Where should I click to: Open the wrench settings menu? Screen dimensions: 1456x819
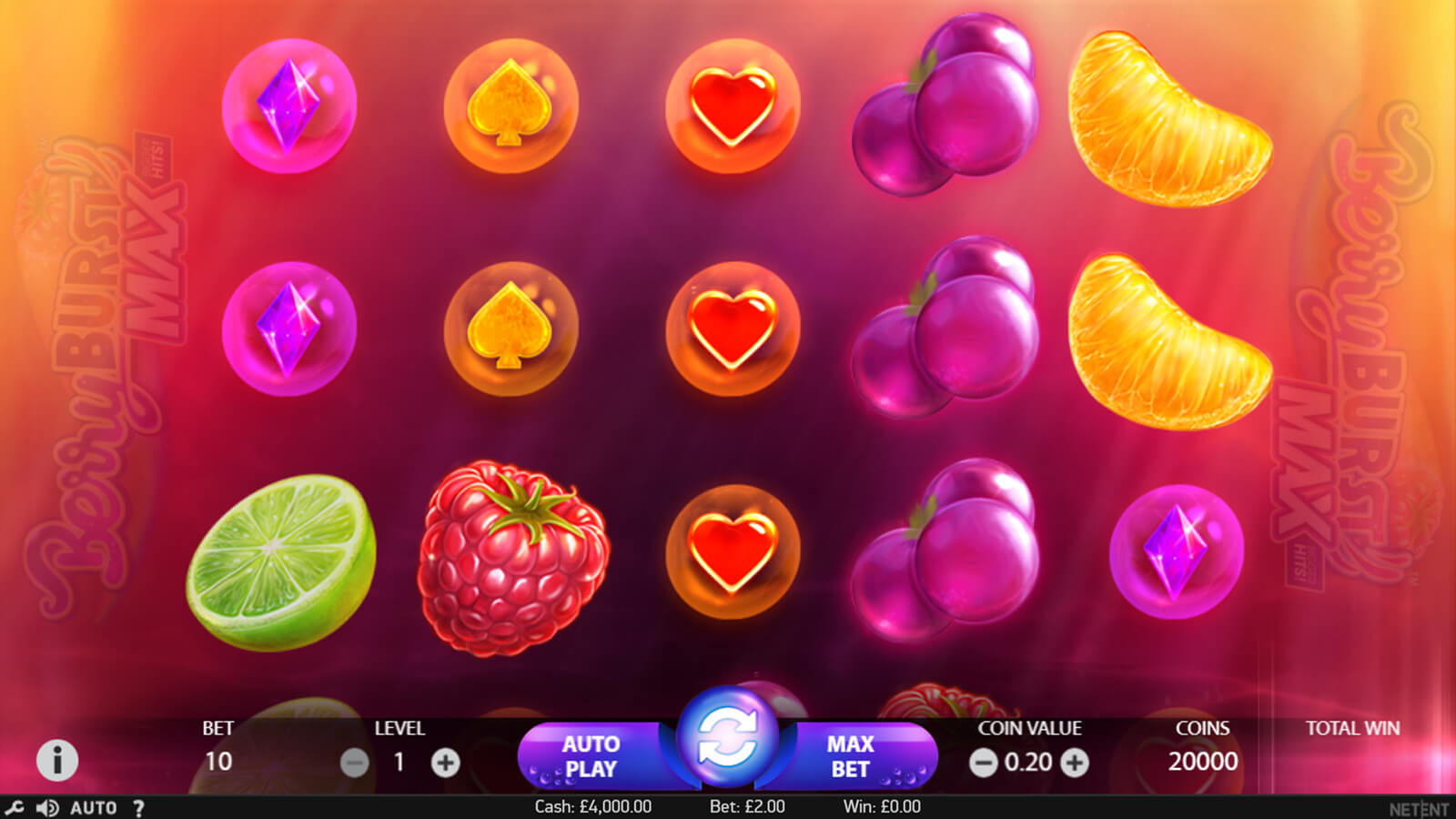click(15, 807)
